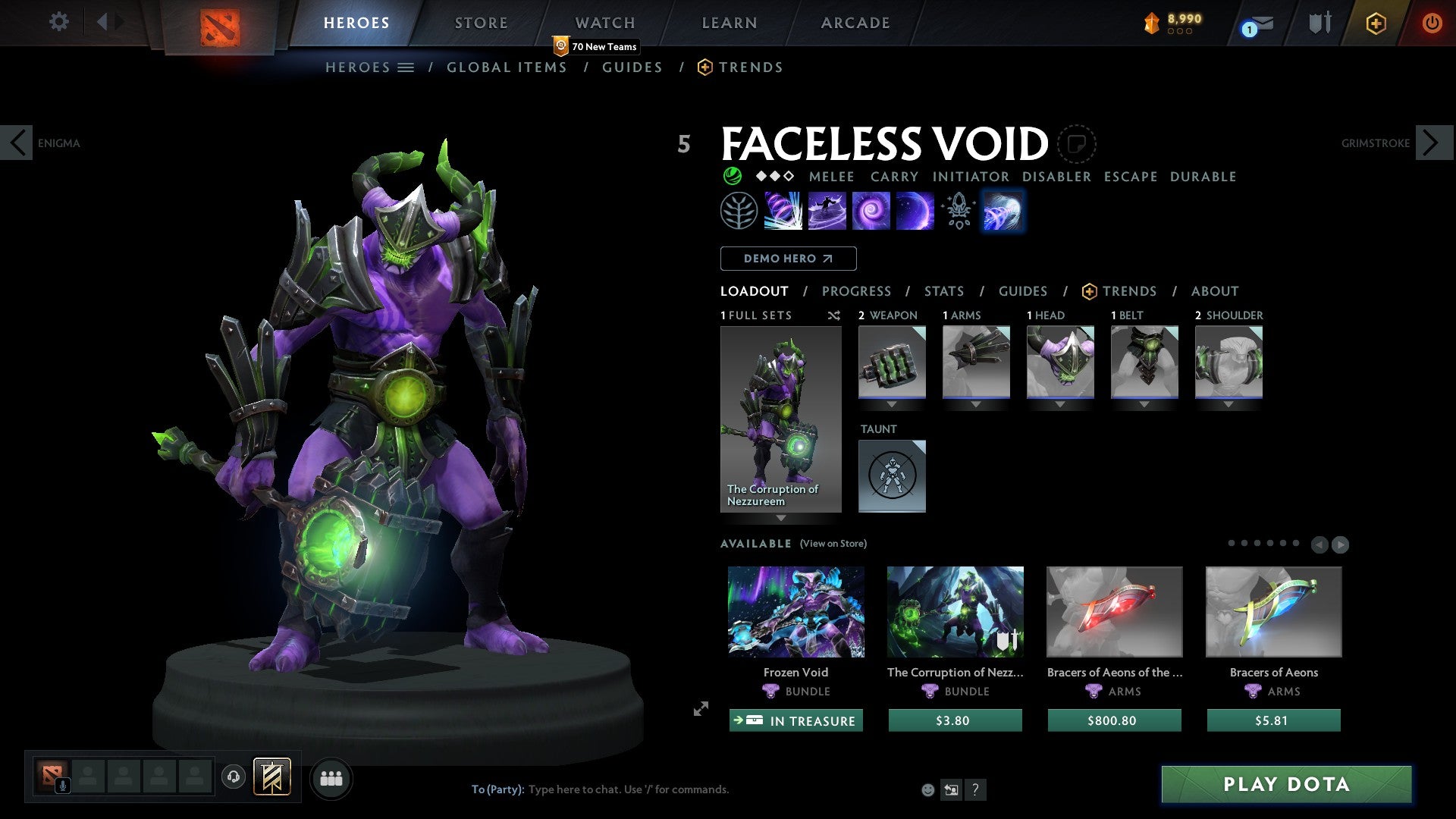
Task: Select the Chronosphere ability icon
Action: tap(871, 211)
